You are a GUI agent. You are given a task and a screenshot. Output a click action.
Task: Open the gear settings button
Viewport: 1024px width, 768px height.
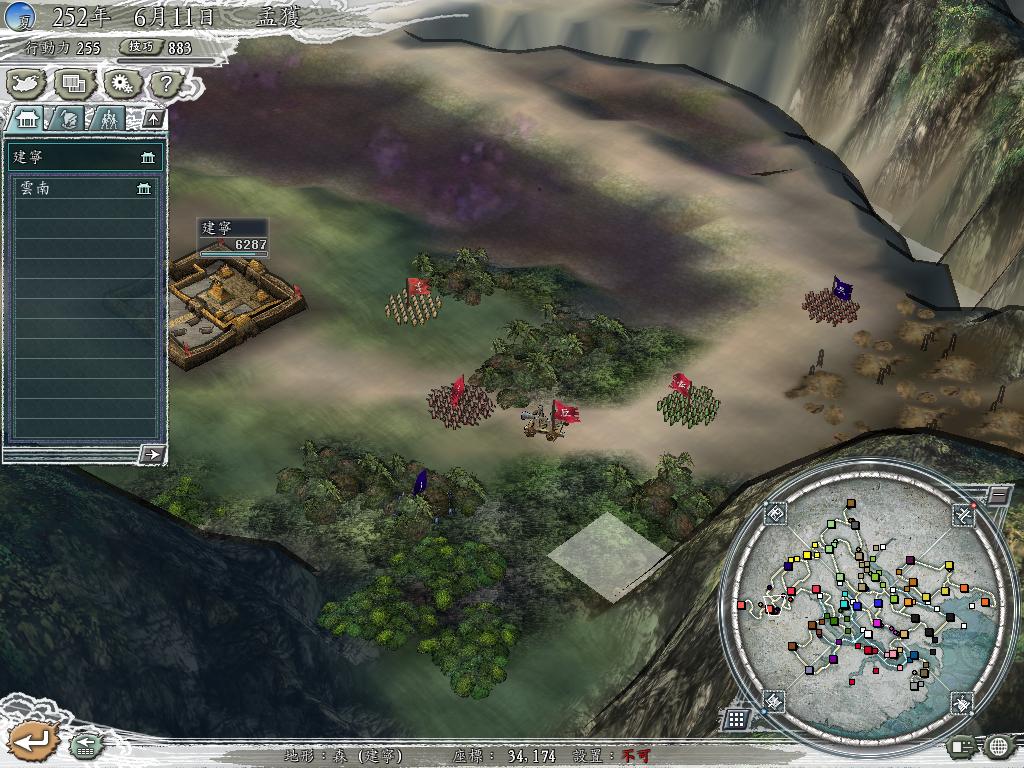pos(120,83)
